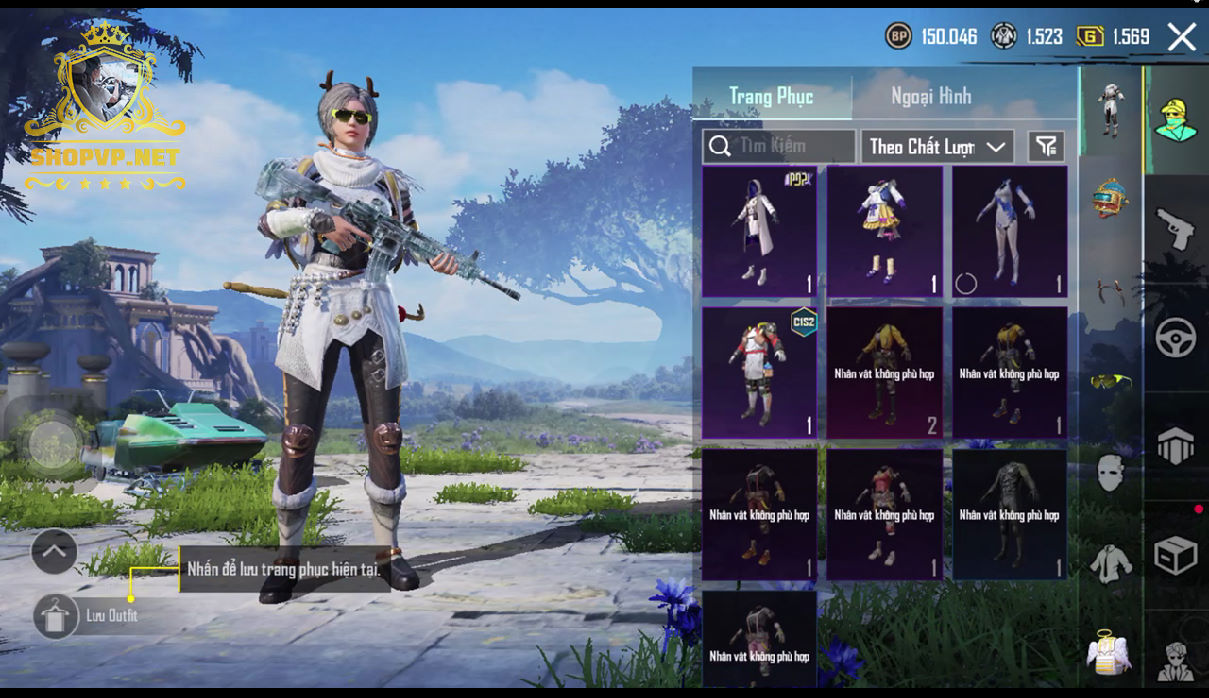Save current look with Lưu Outfit button

[56, 616]
